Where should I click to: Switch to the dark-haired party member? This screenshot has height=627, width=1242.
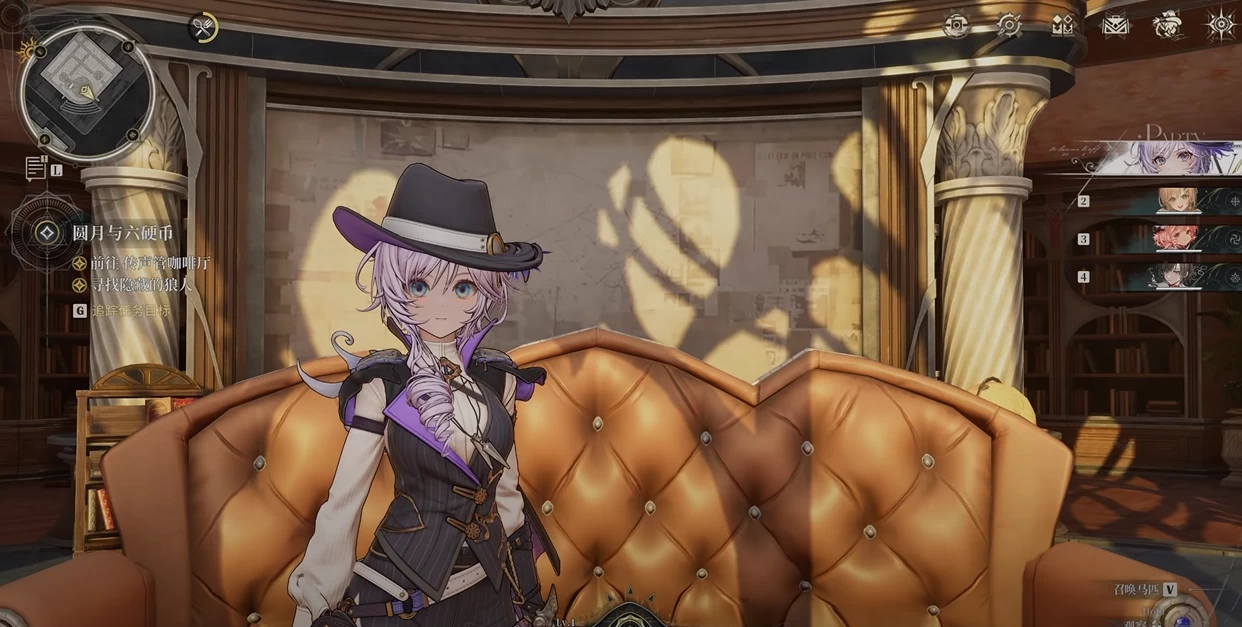[1180, 276]
